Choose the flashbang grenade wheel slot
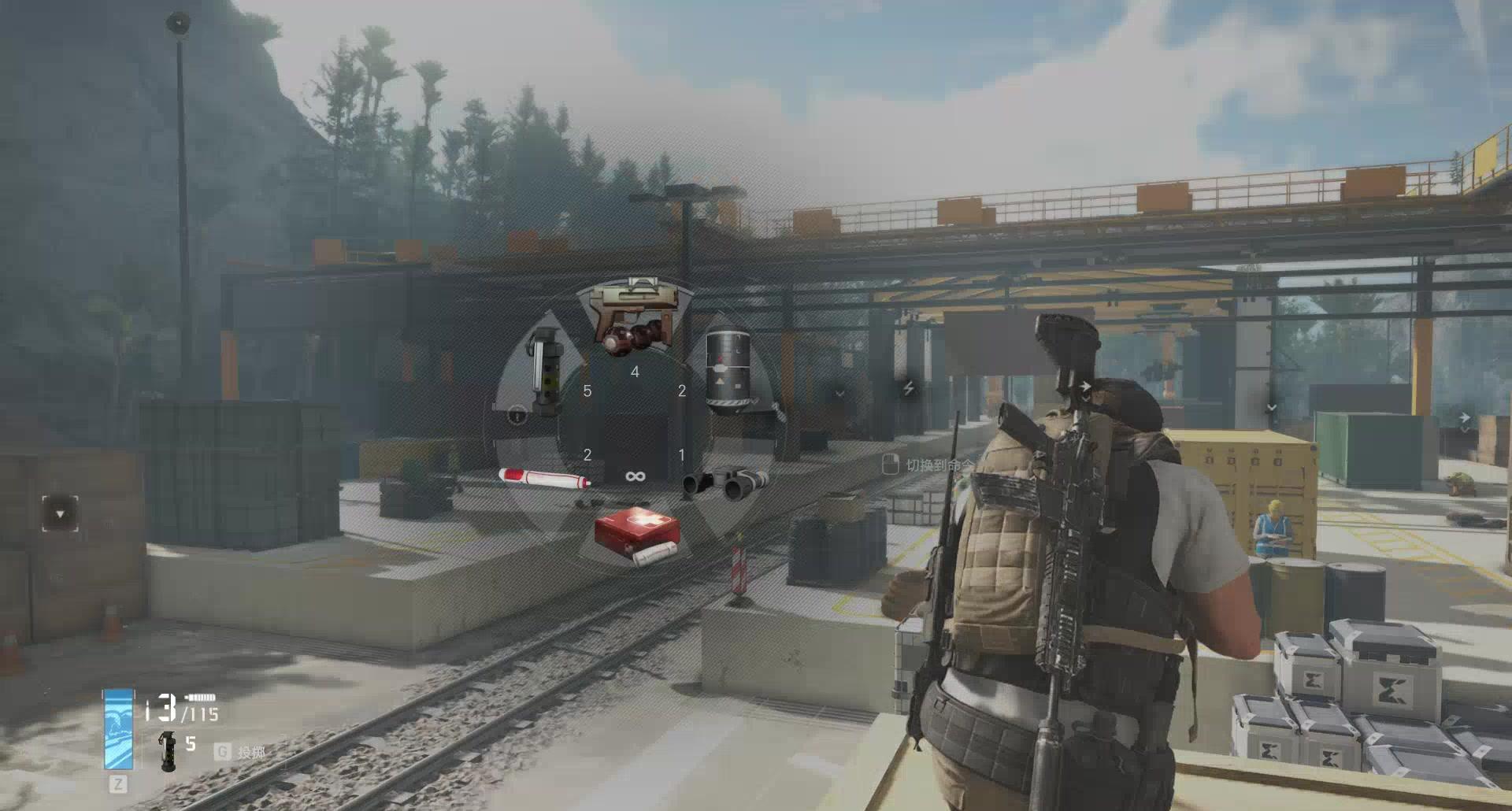The width and height of the screenshot is (1512, 811). pyautogui.click(x=543, y=370)
